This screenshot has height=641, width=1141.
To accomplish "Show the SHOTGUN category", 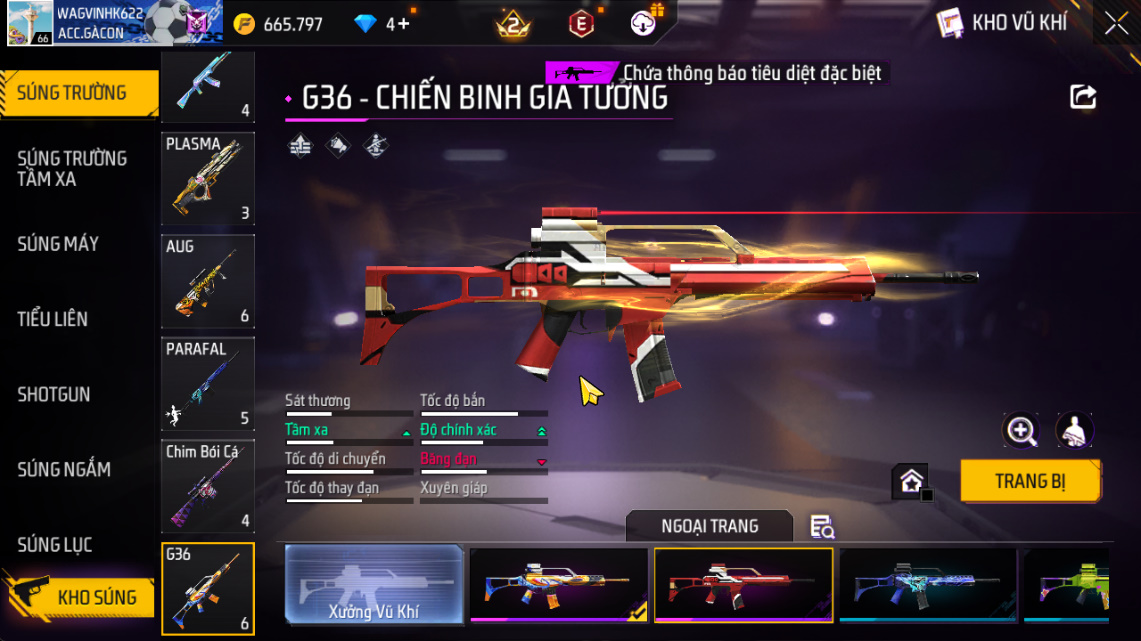I will point(54,394).
